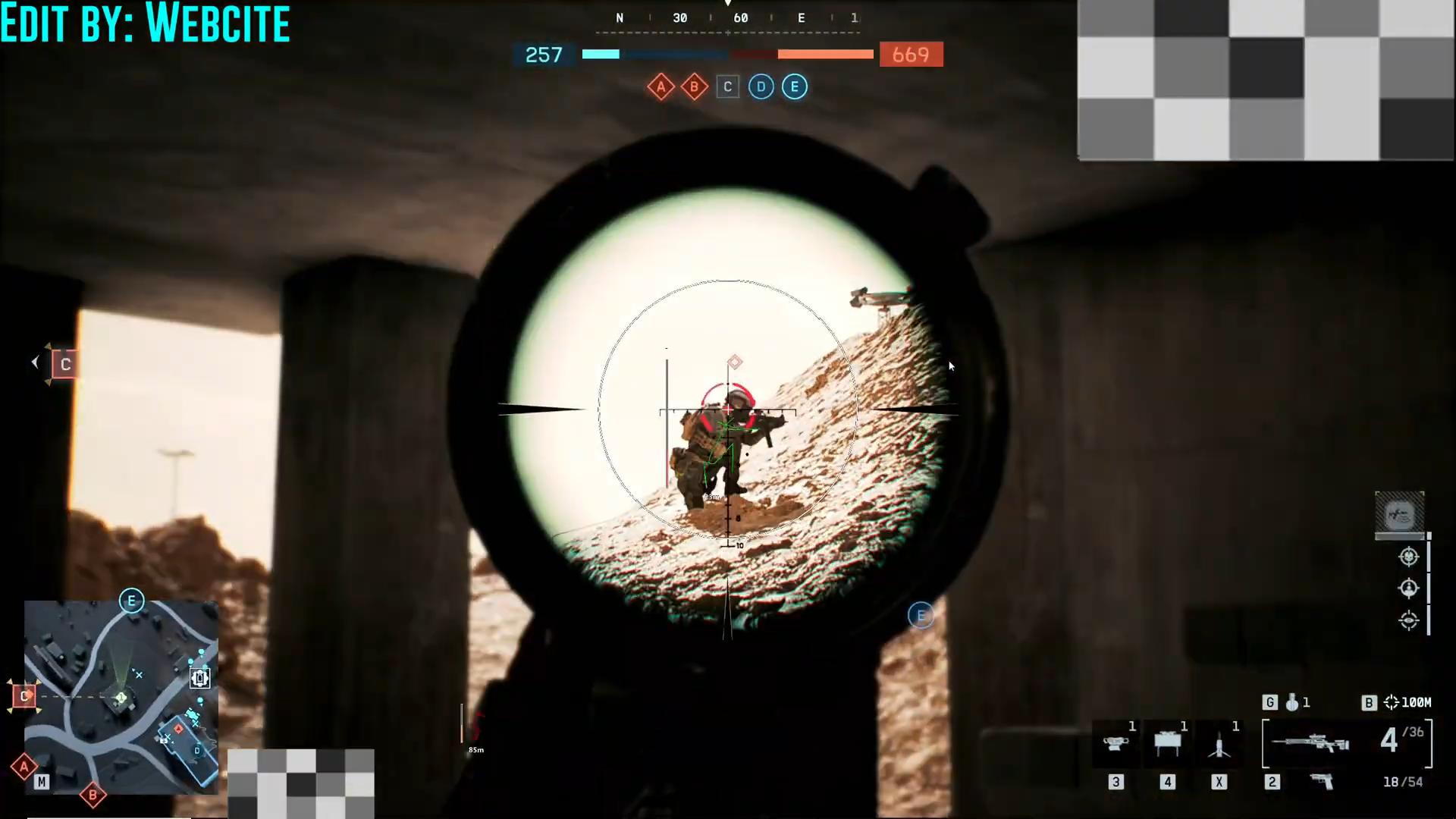This screenshot has height=819, width=1456.
Task: Select the recon drone gadget slot
Action: [x=1116, y=744]
